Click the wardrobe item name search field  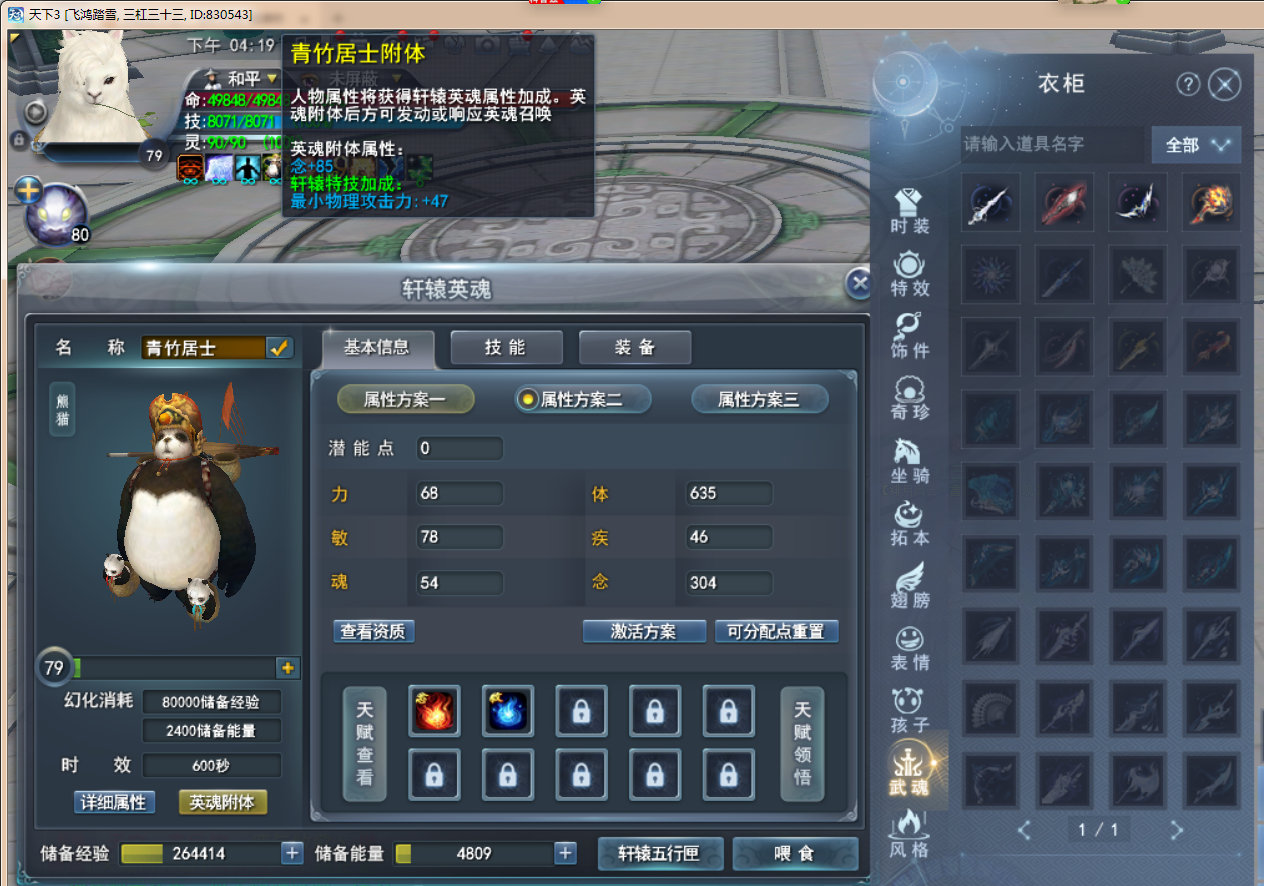[1052, 145]
